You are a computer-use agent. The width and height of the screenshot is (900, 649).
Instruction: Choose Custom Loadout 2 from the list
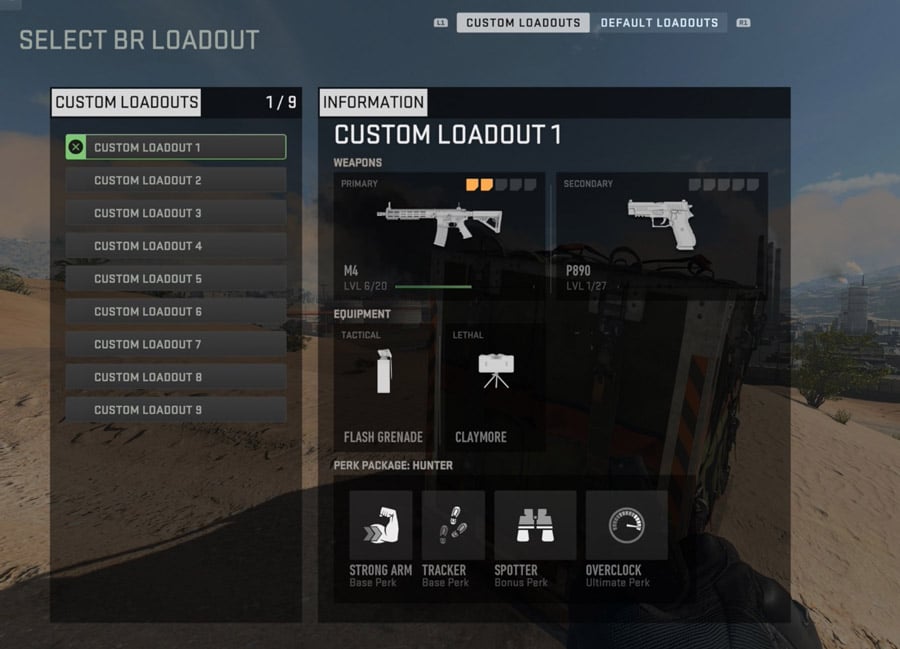point(176,180)
